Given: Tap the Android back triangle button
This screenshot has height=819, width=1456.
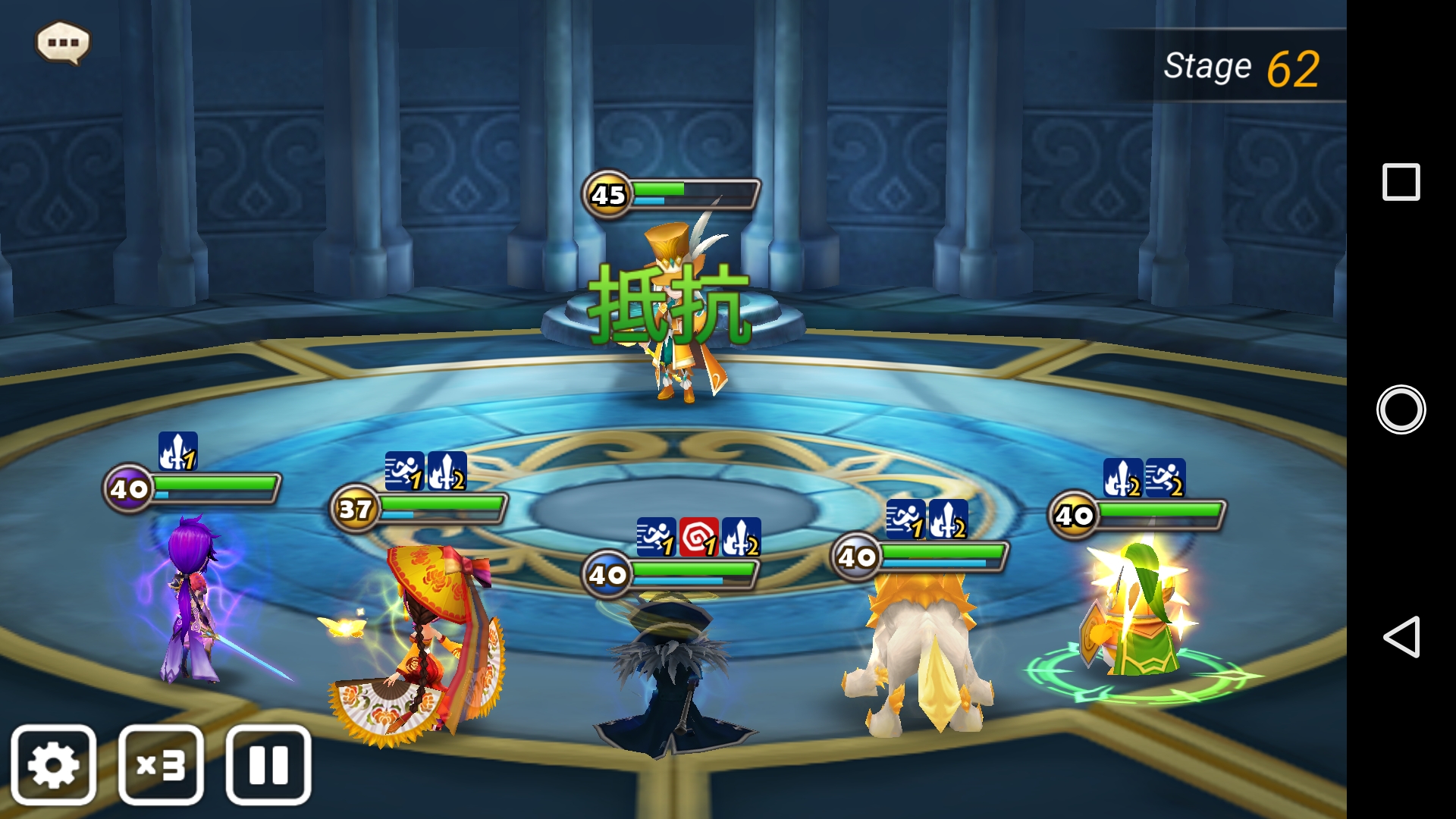Looking at the screenshot, I should [x=1401, y=636].
